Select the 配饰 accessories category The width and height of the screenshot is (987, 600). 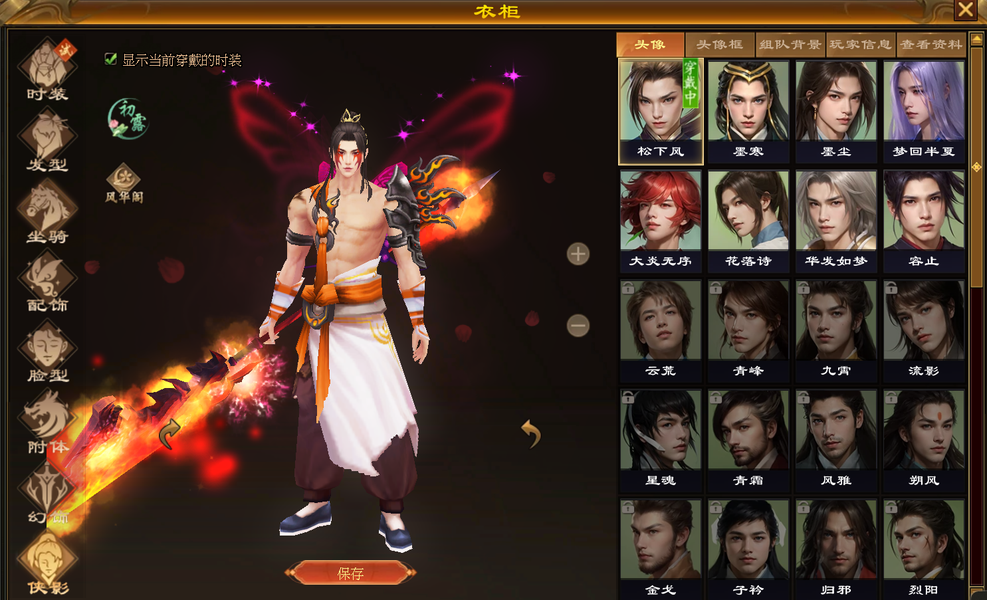[x=47, y=280]
